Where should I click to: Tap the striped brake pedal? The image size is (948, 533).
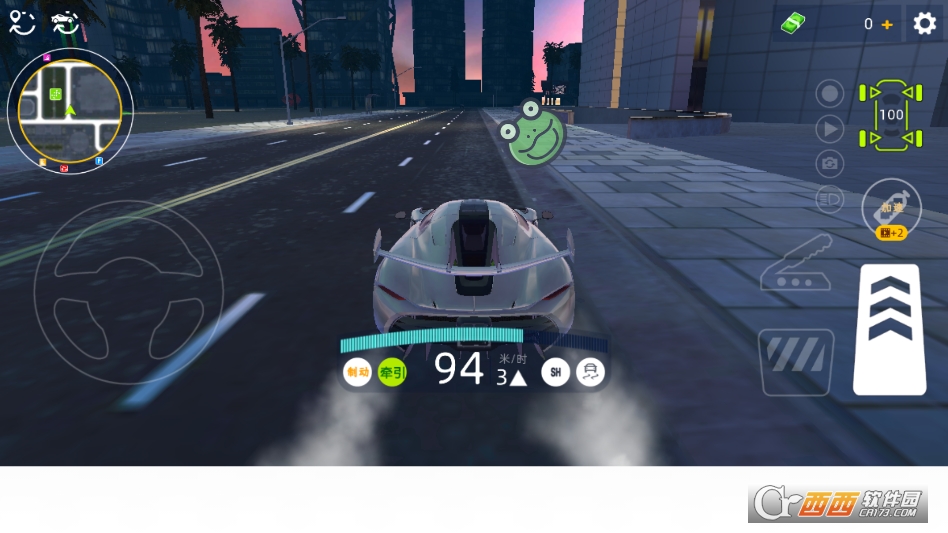[x=796, y=361]
